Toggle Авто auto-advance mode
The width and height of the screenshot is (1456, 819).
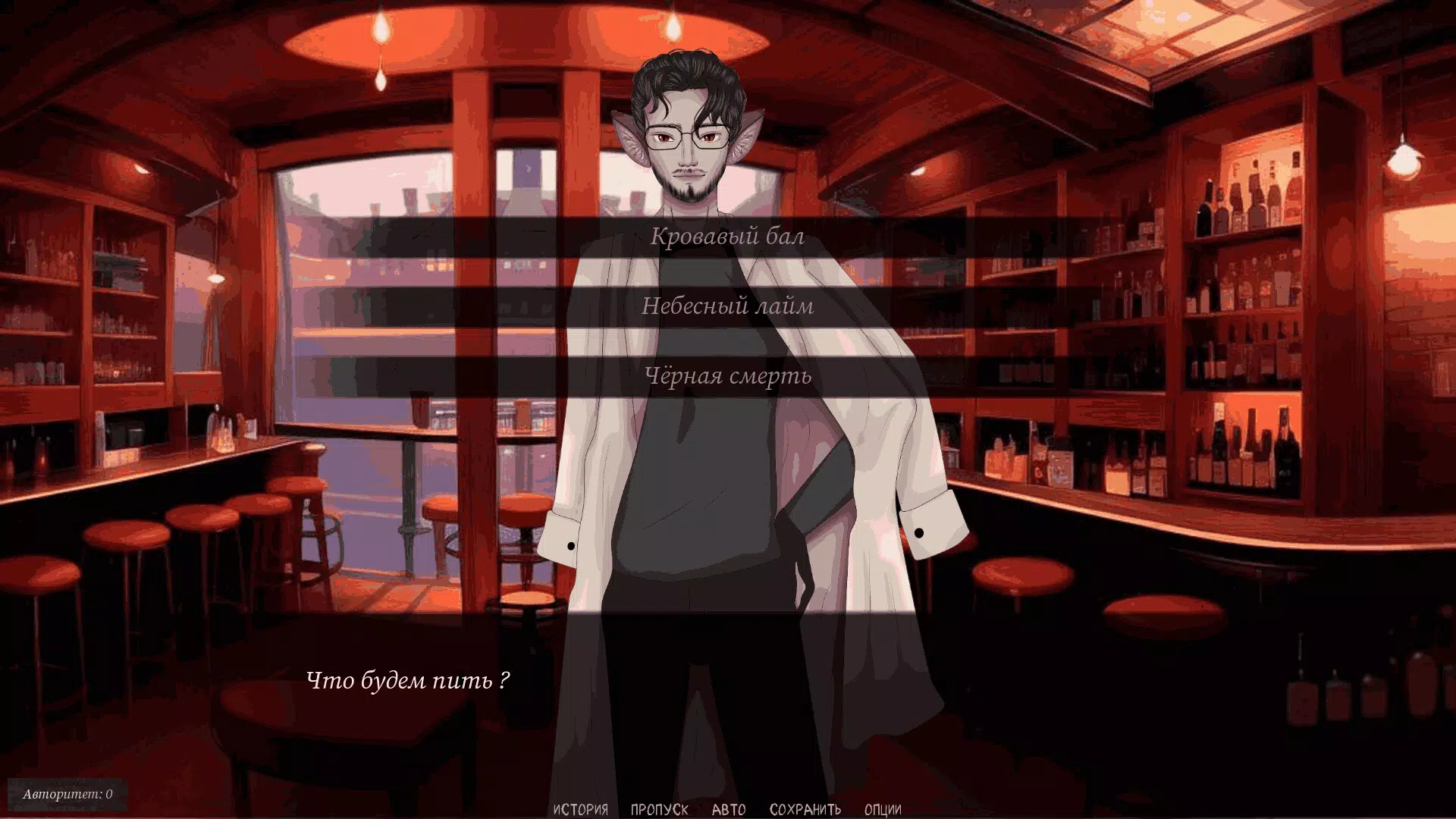(729, 809)
